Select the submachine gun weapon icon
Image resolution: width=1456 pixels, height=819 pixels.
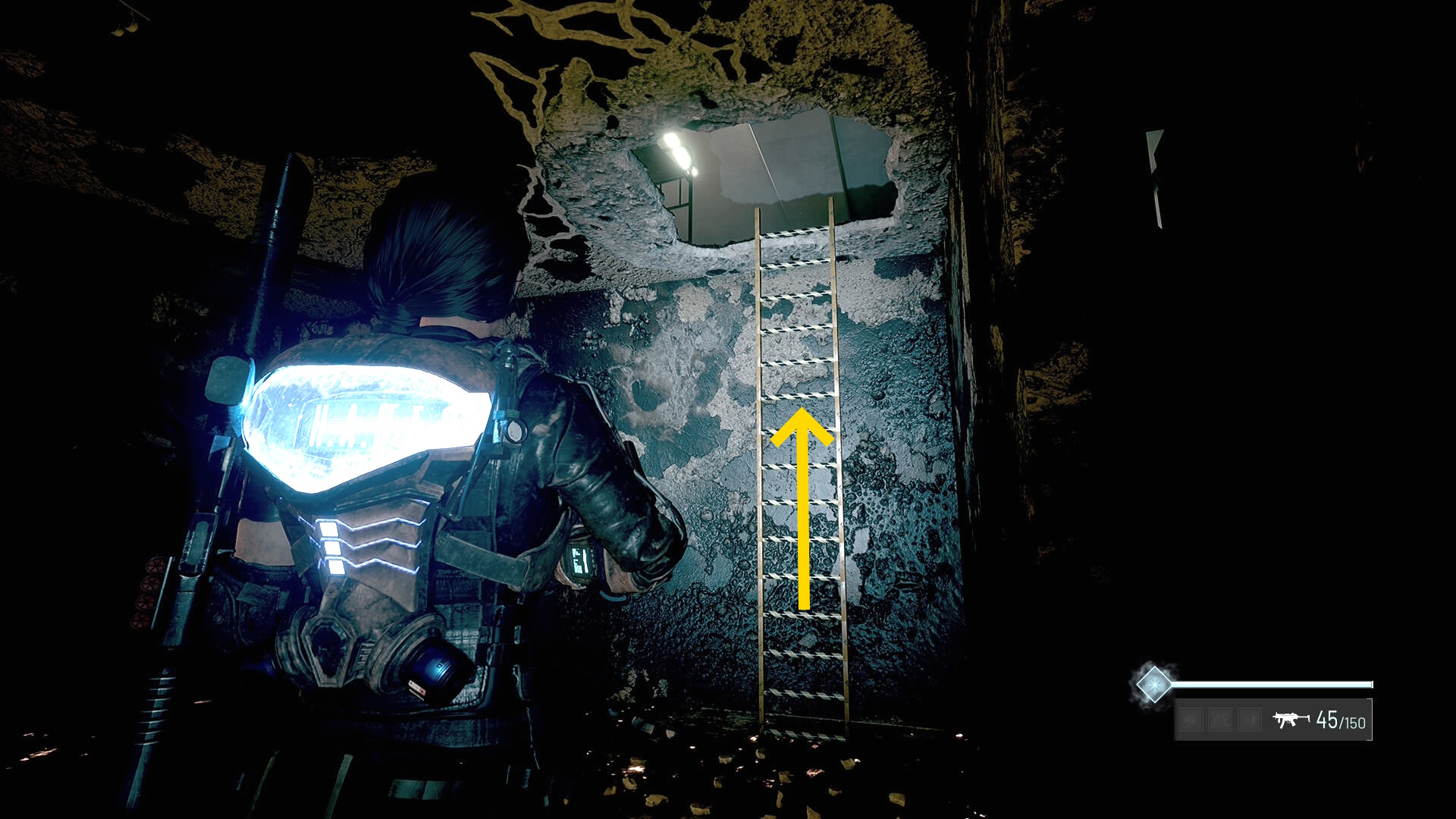[1290, 720]
